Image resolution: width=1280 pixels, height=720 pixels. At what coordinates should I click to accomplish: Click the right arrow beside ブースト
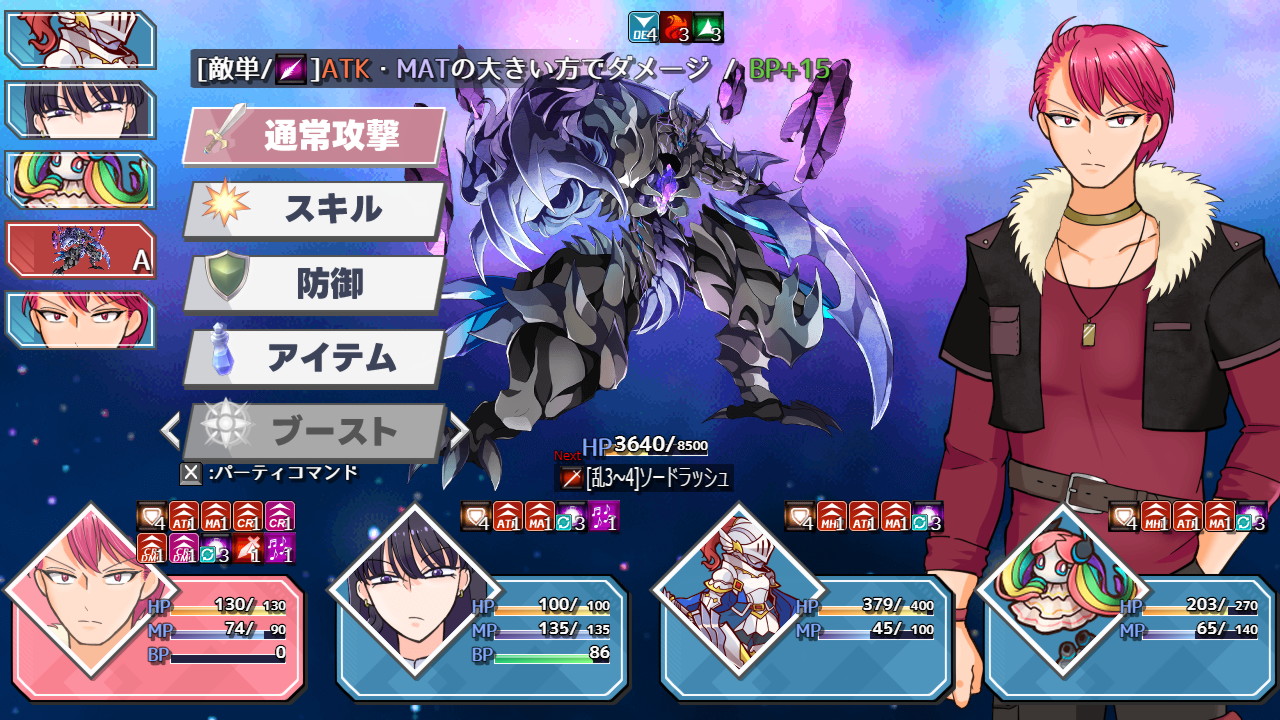click(458, 430)
